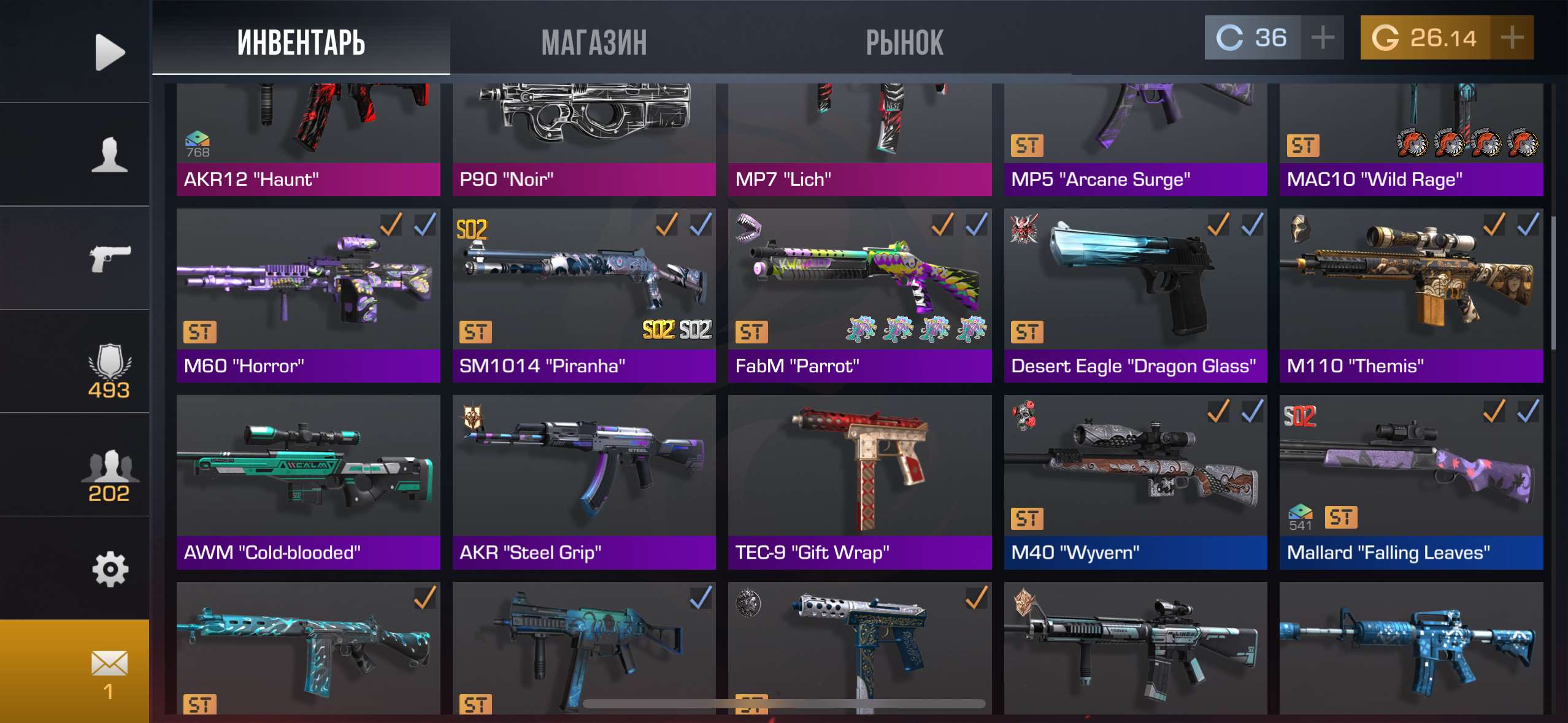1568x723 pixels.
Task: Open the gear settings menu
Action: (109, 568)
